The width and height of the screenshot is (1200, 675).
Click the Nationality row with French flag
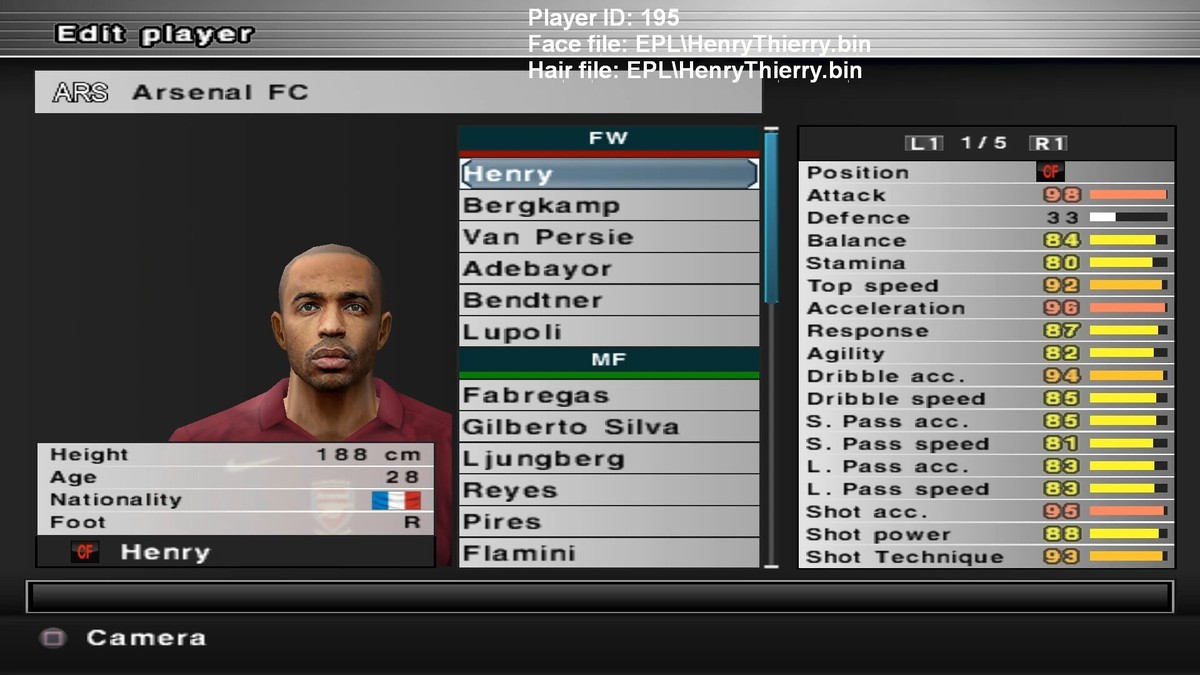coord(236,500)
